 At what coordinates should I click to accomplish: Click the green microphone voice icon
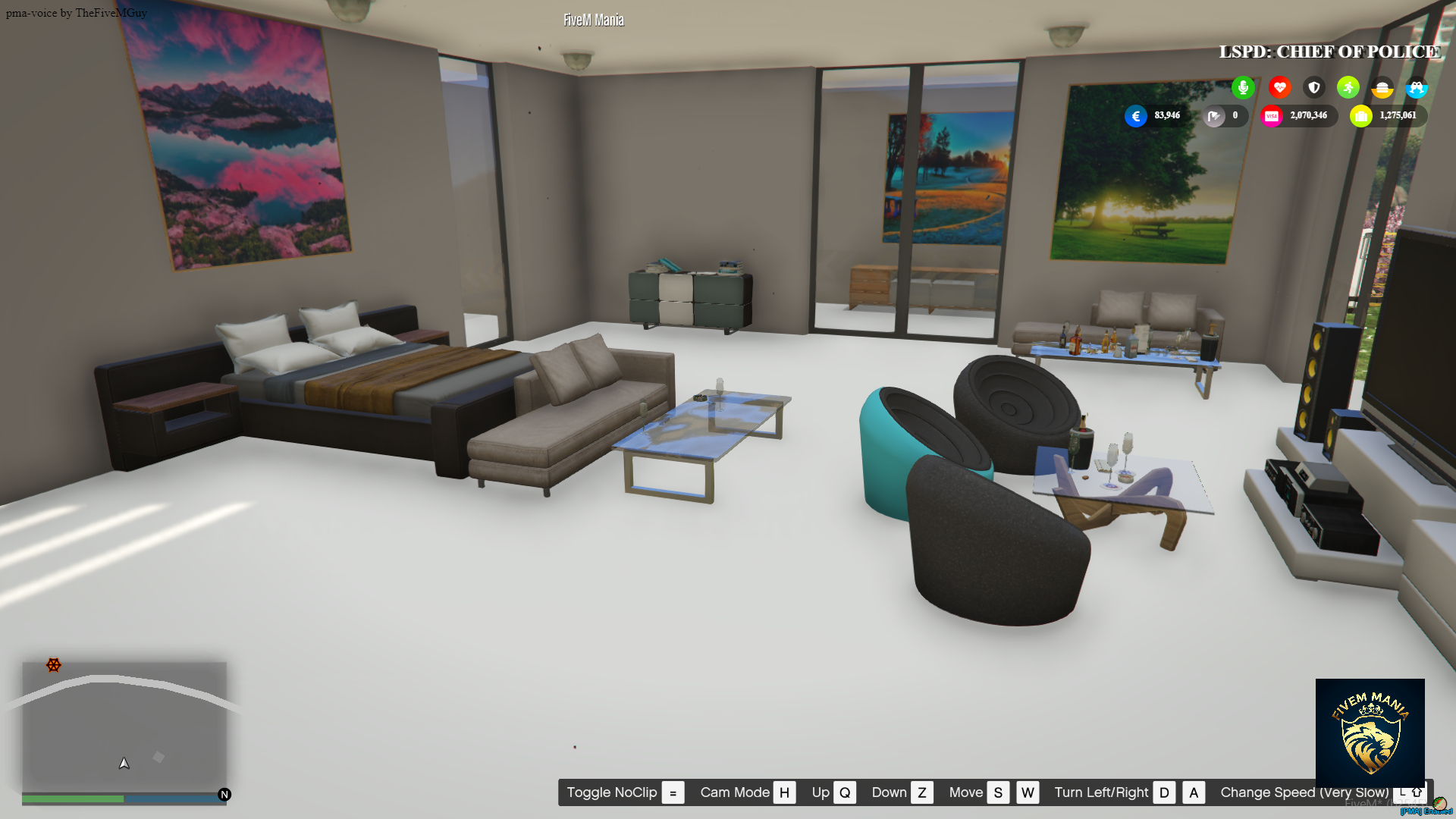(x=1243, y=87)
